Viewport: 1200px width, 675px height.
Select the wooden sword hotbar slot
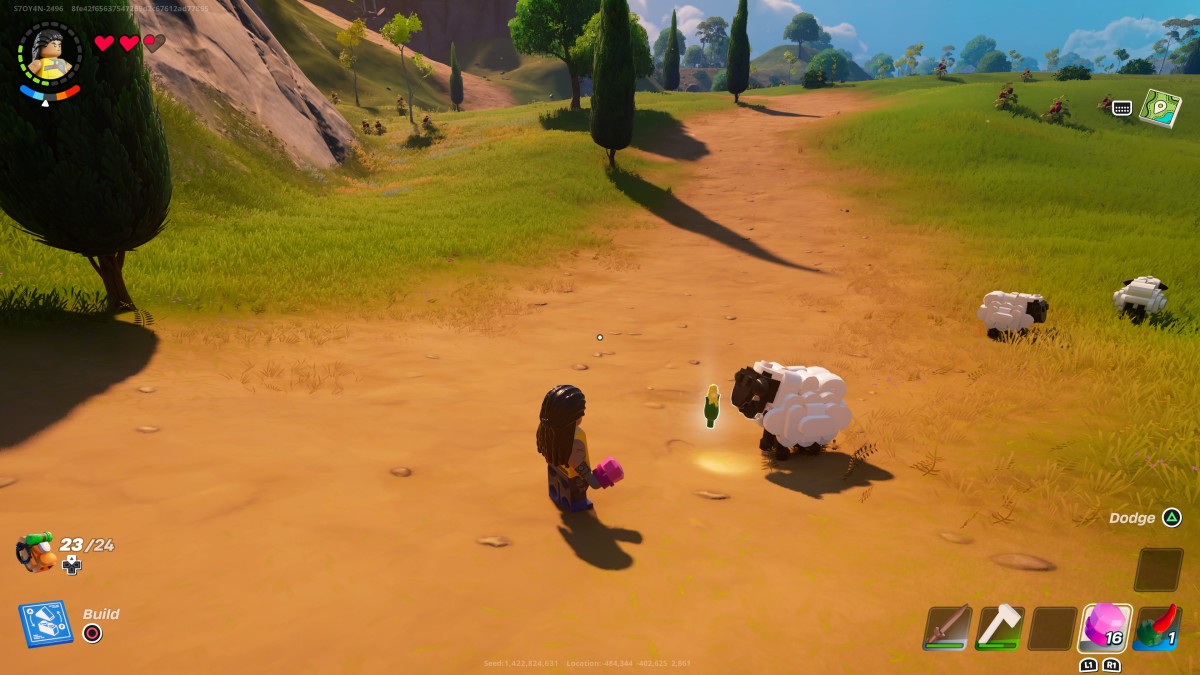[x=947, y=627]
